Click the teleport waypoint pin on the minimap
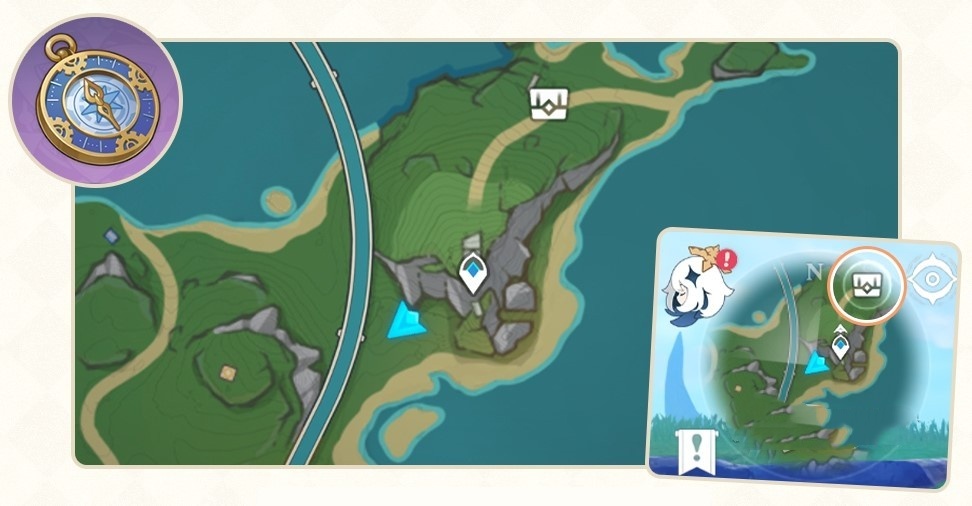The height and width of the screenshot is (506, 972). (840, 345)
